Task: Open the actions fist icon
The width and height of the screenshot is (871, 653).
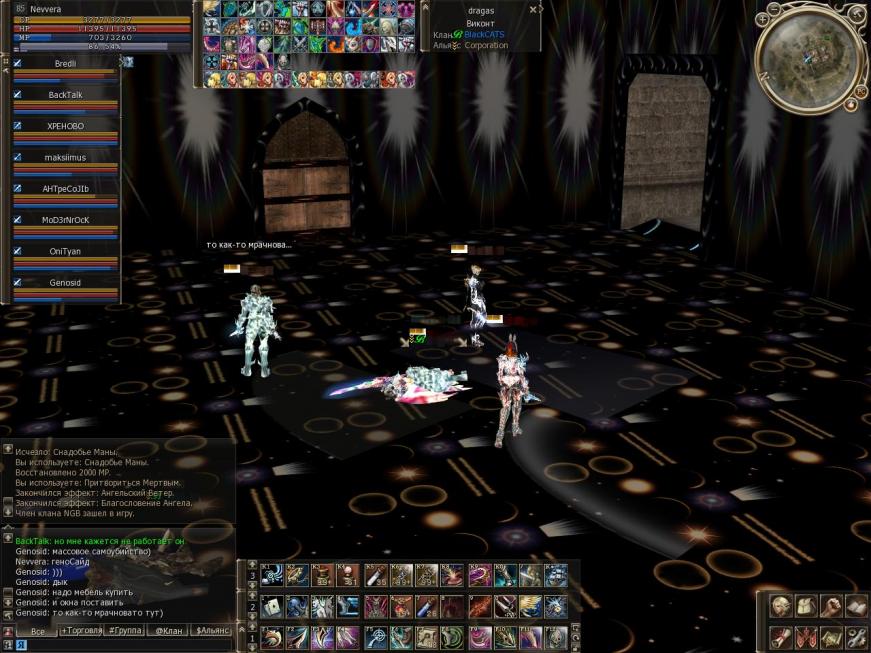Action: point(831,607)
